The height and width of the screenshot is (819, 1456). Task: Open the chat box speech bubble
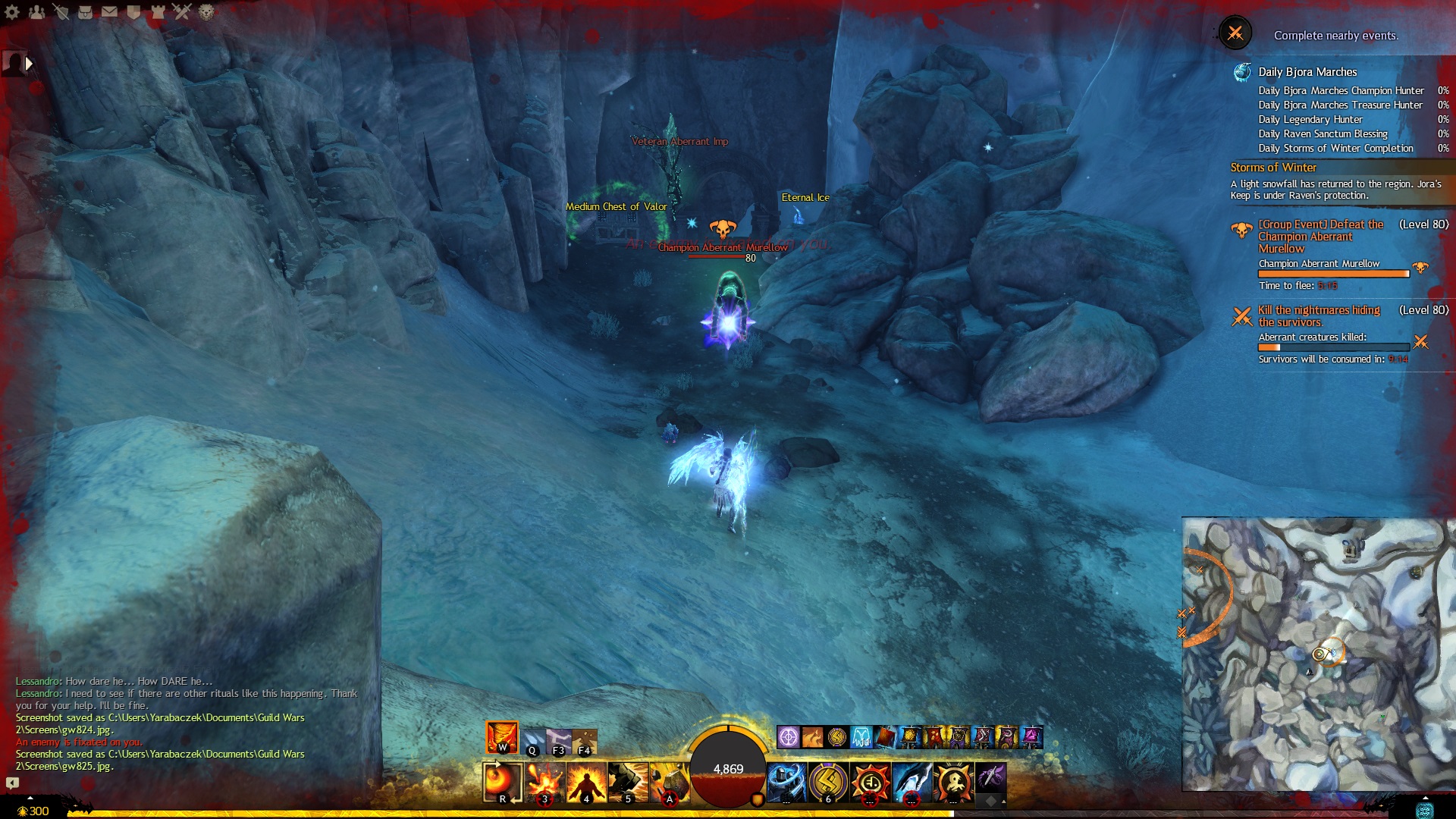pyautogui.click(x=12, y=783)
